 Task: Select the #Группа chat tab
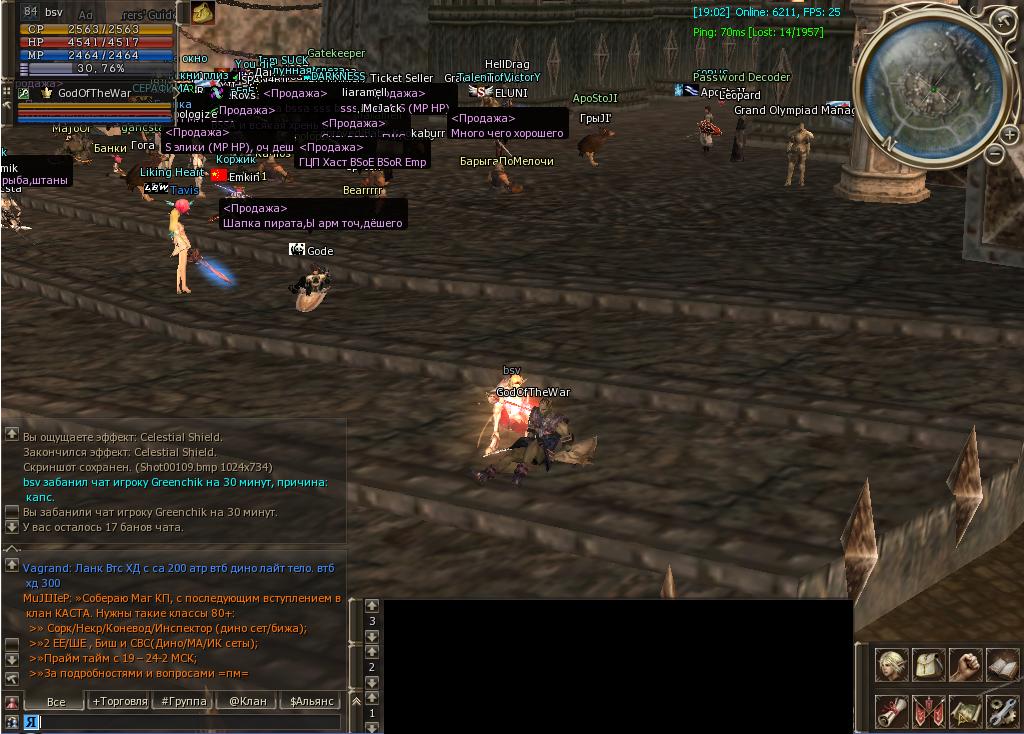(x=184, y=701)
